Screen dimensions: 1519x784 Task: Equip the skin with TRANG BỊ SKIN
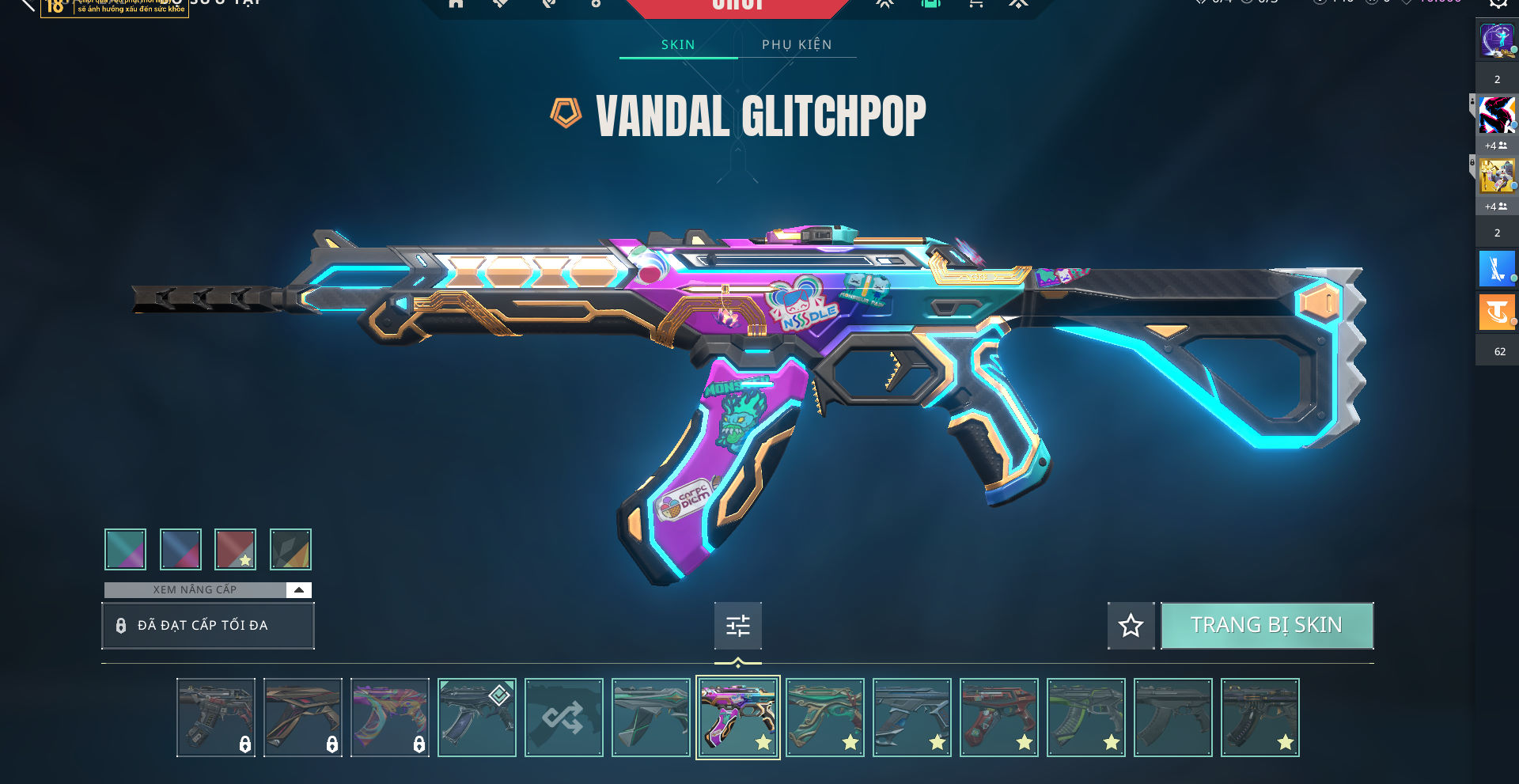[x=1267, y=625]
